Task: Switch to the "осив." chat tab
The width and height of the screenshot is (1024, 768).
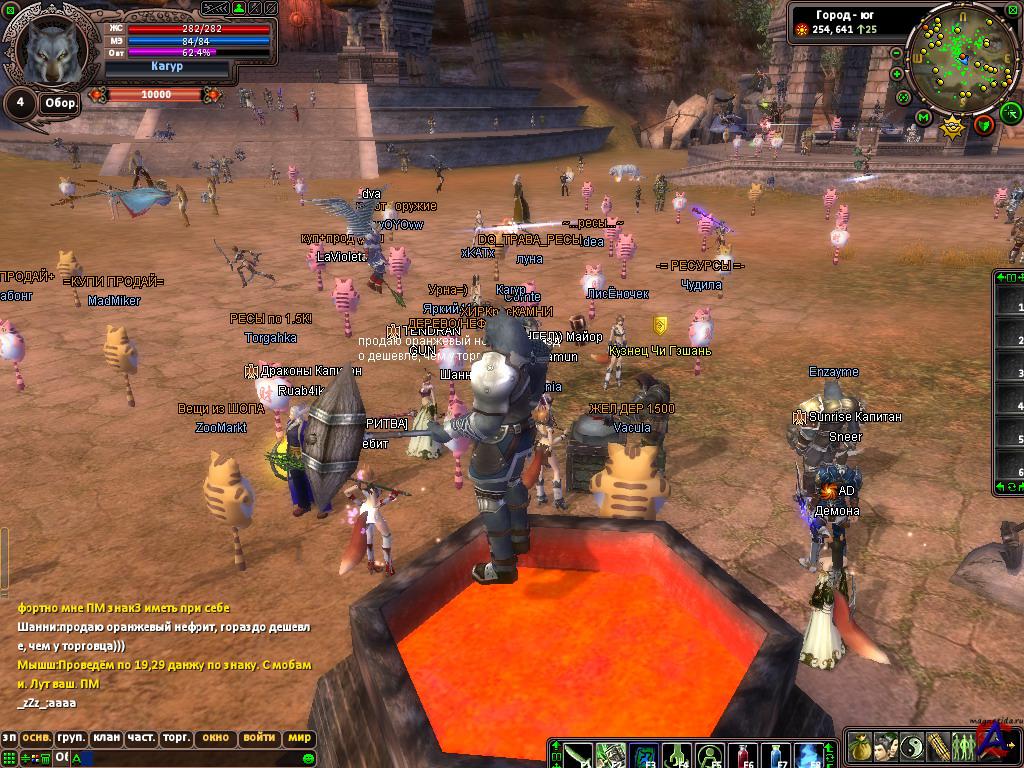Action: 37,738
